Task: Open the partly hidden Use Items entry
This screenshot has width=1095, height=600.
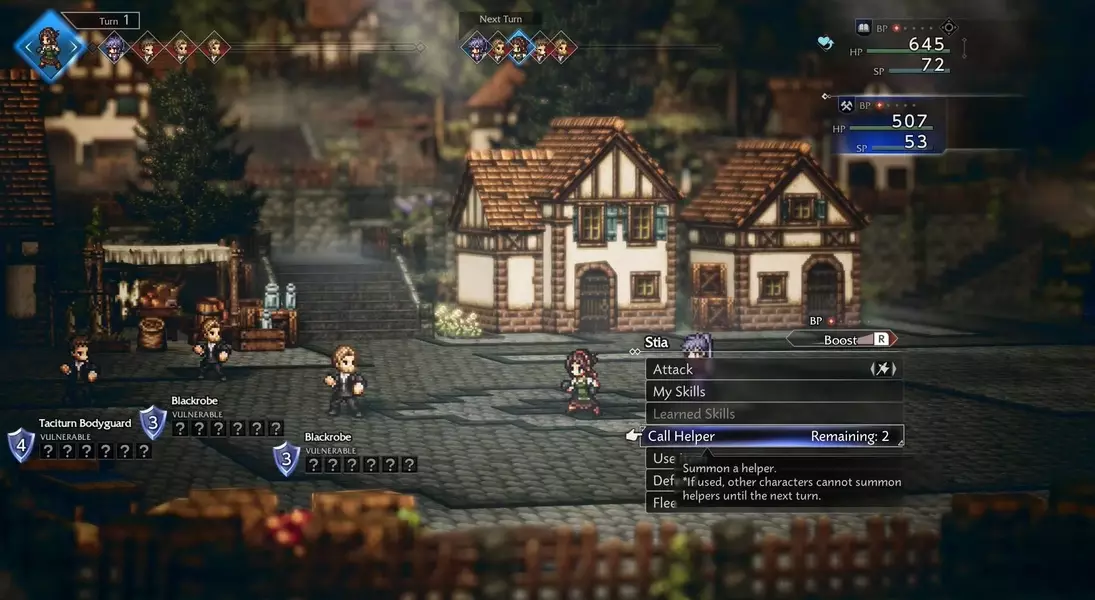Action: (x=662, y=458)
